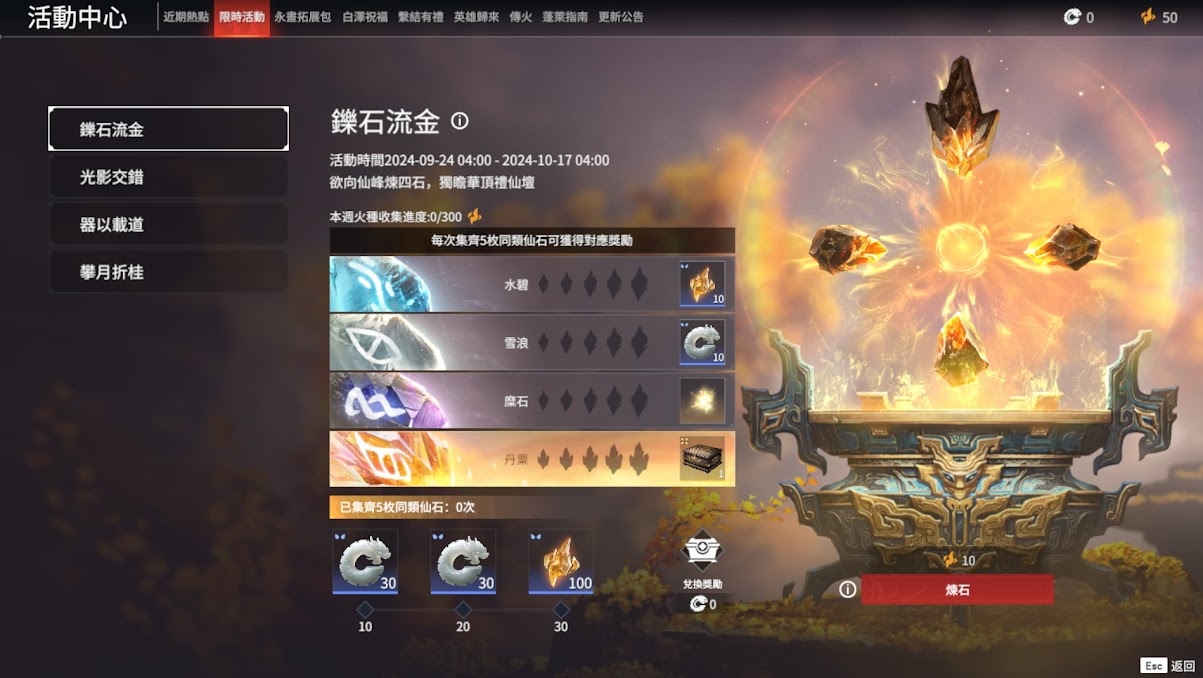Switch to the 攀月折桂 event entry

[x=168, y=272]
